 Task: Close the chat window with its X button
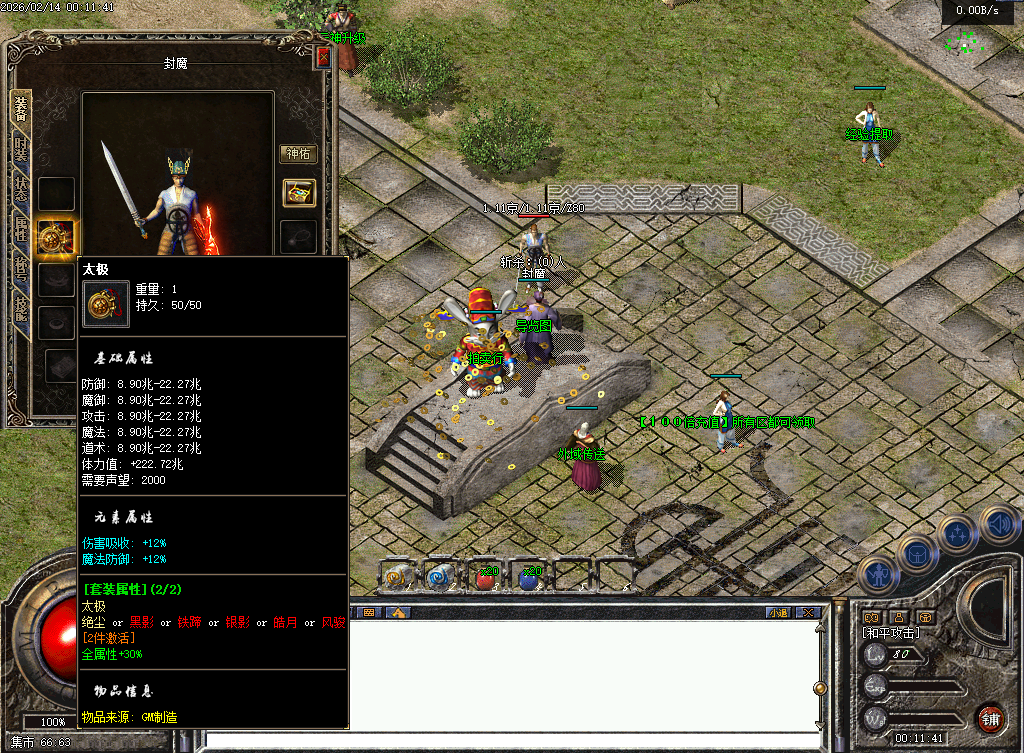pos(808,612)
